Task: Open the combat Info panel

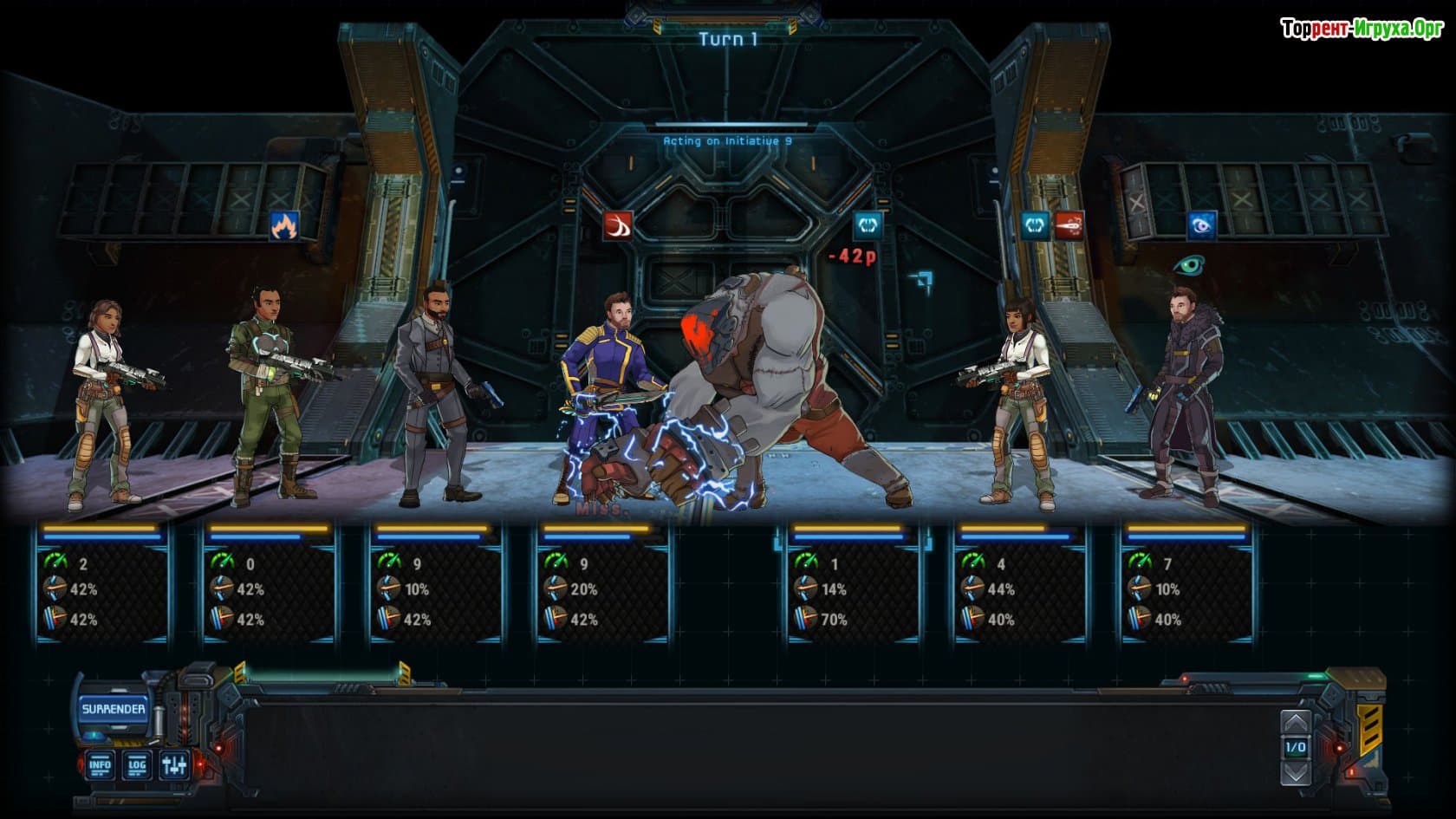Action: [x=100, y=764]
